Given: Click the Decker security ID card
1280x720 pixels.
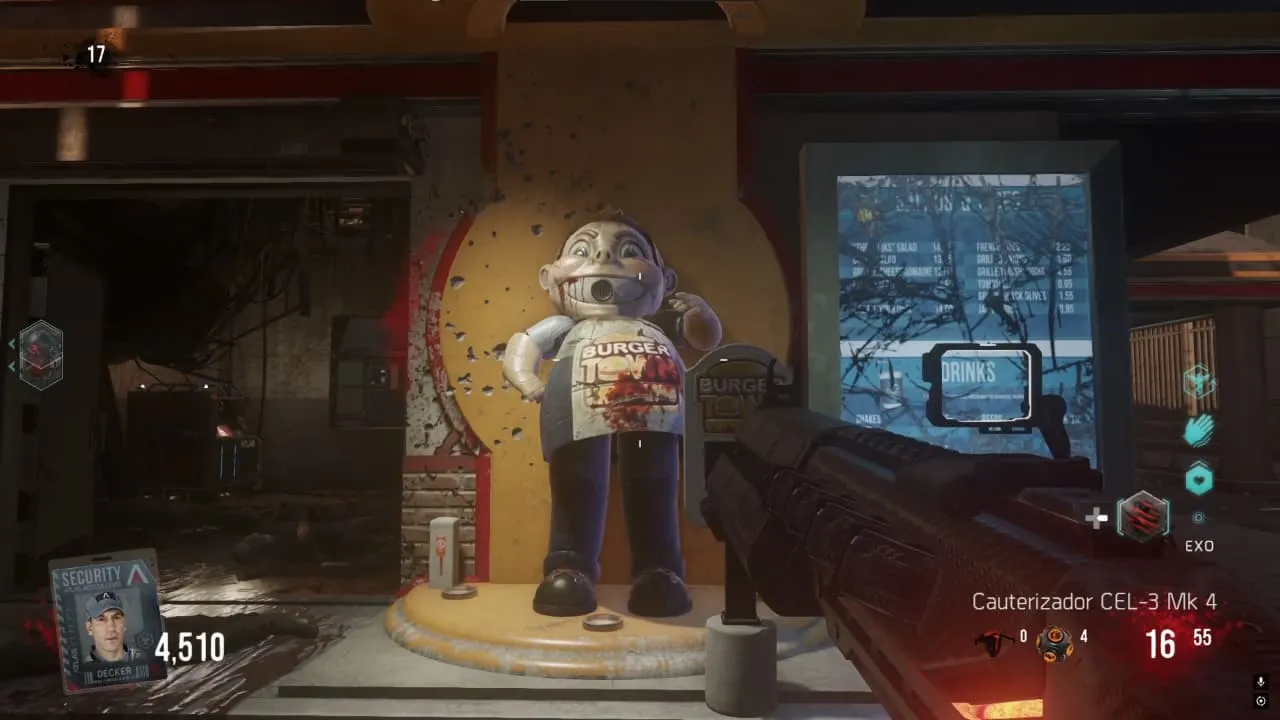Looking at the screenshot, I should point(107,619).
